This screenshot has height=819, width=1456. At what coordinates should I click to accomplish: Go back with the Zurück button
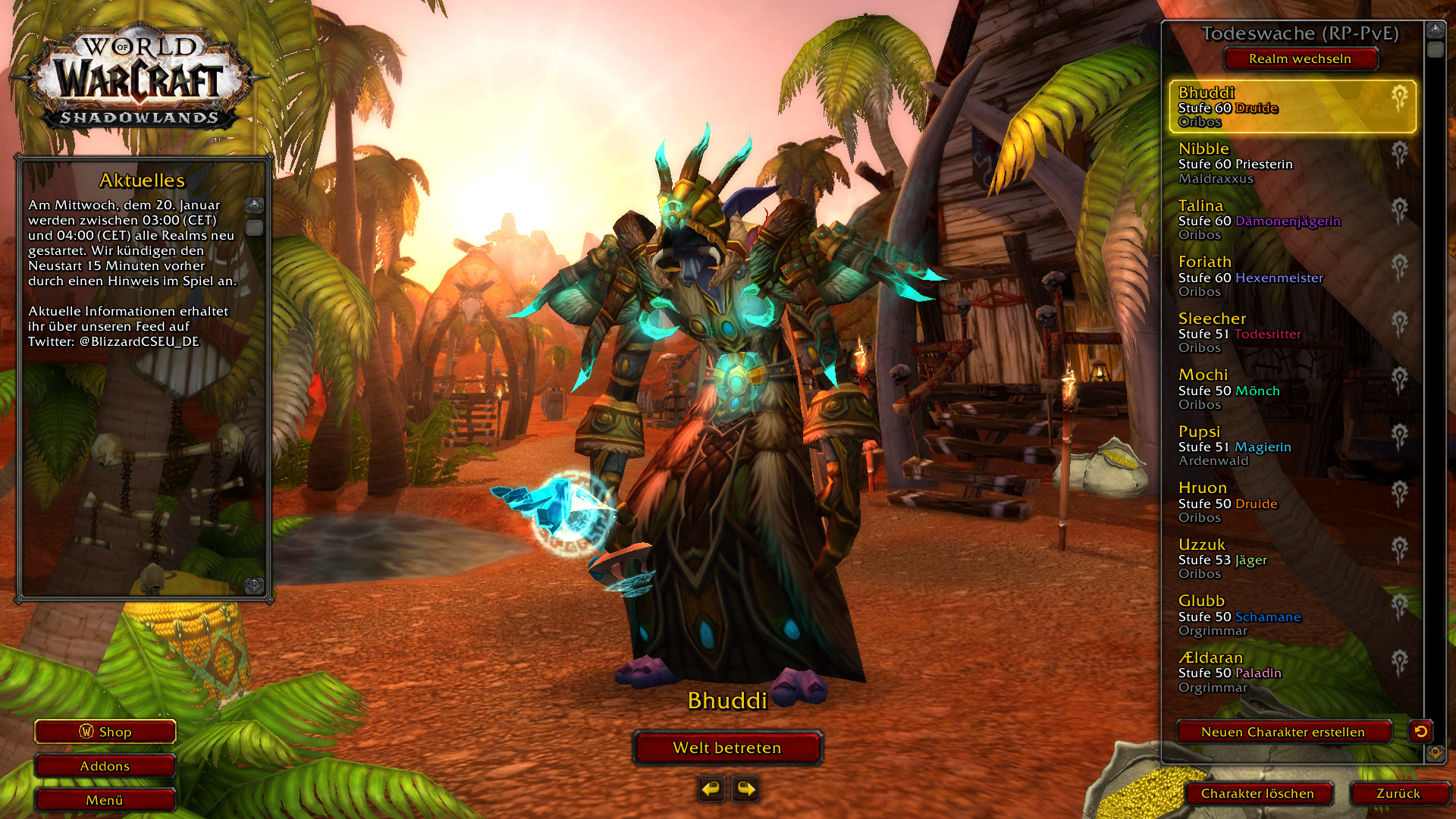(x=1398, y=793)
